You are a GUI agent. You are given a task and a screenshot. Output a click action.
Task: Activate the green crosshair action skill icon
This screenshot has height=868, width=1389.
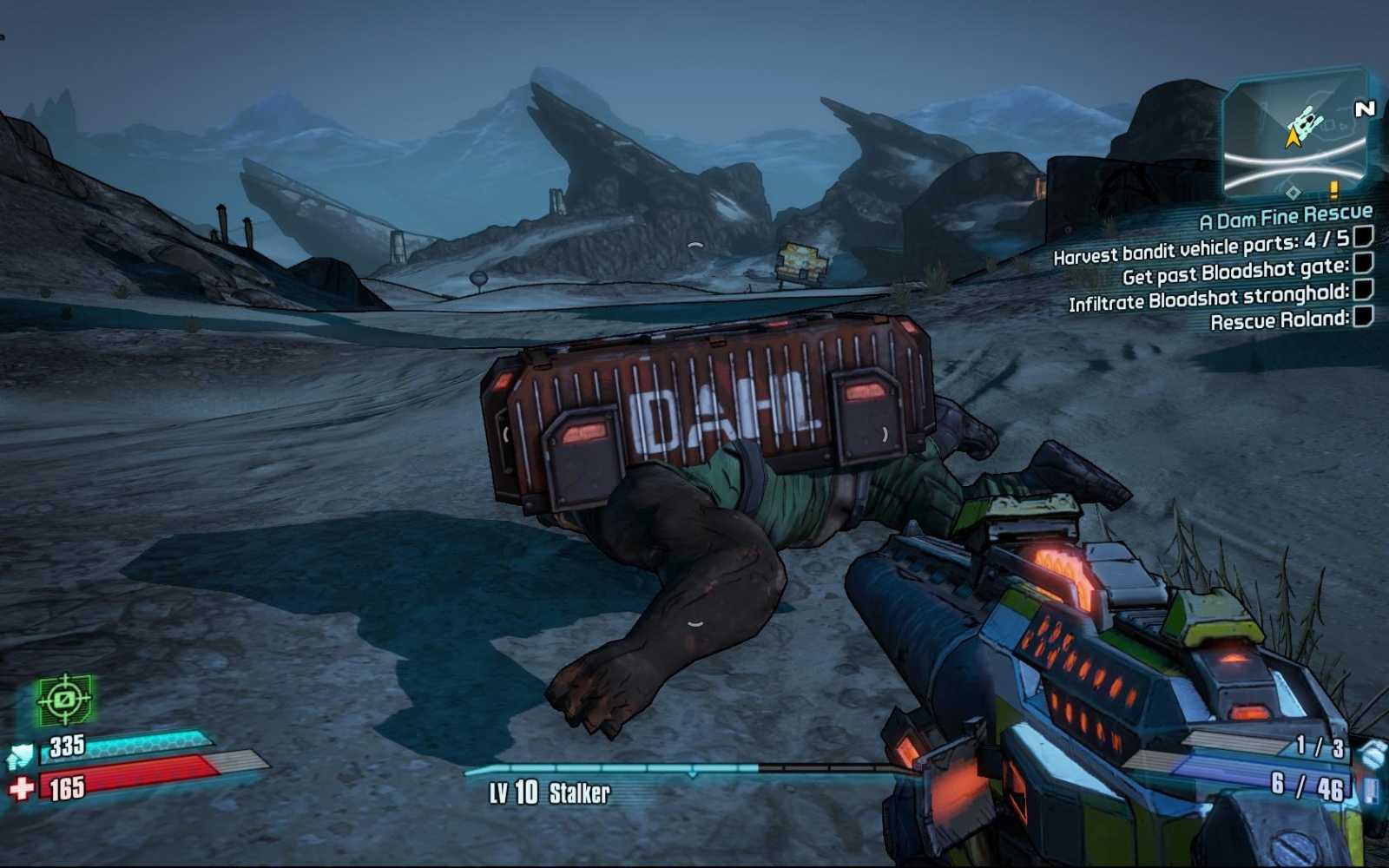(x=64, y=700)
